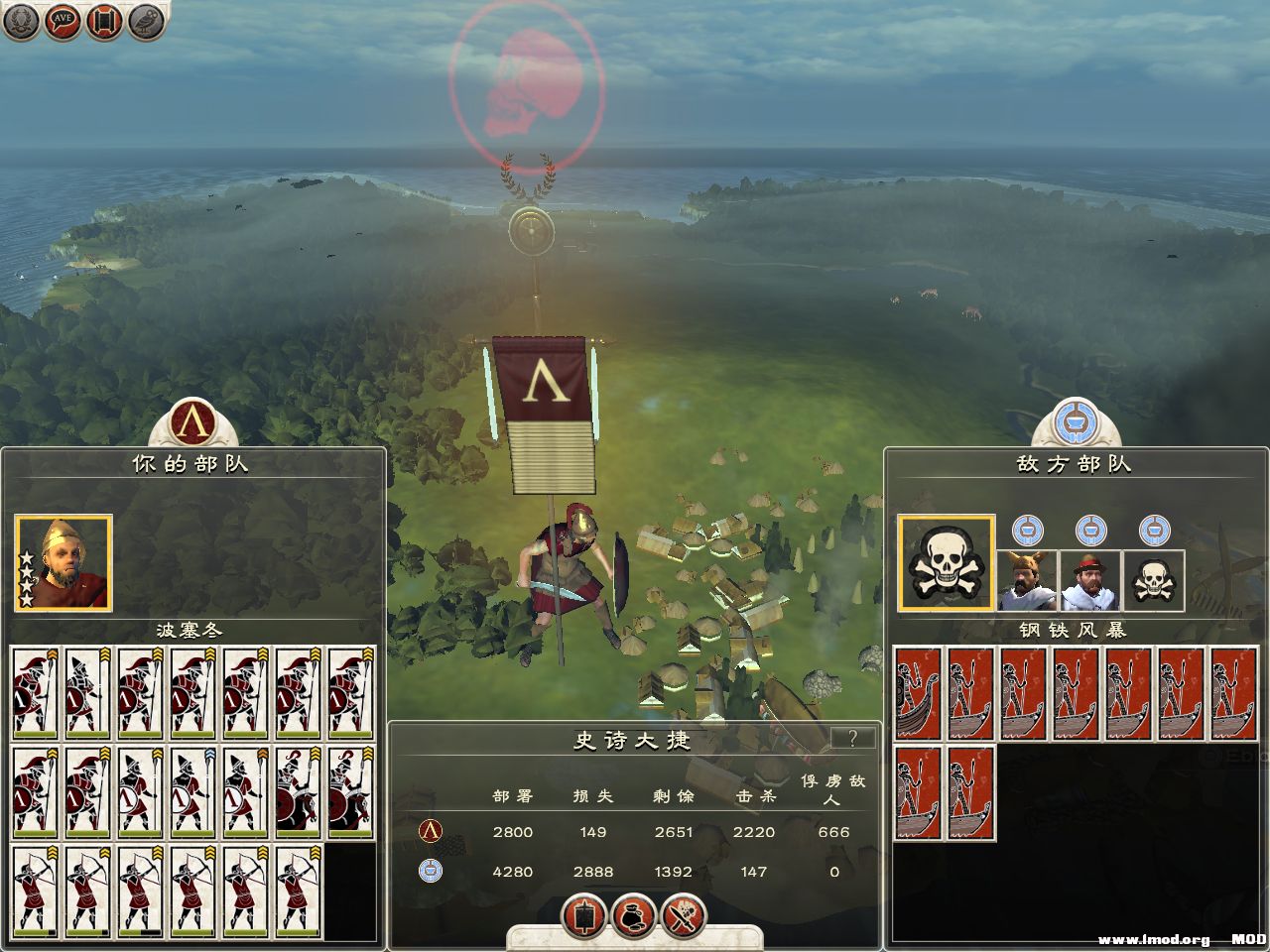1270x952 pixels.
Task: Choose the red-headband enemy general portrait
Action: pyautogui.click(x=1090, y=579)
